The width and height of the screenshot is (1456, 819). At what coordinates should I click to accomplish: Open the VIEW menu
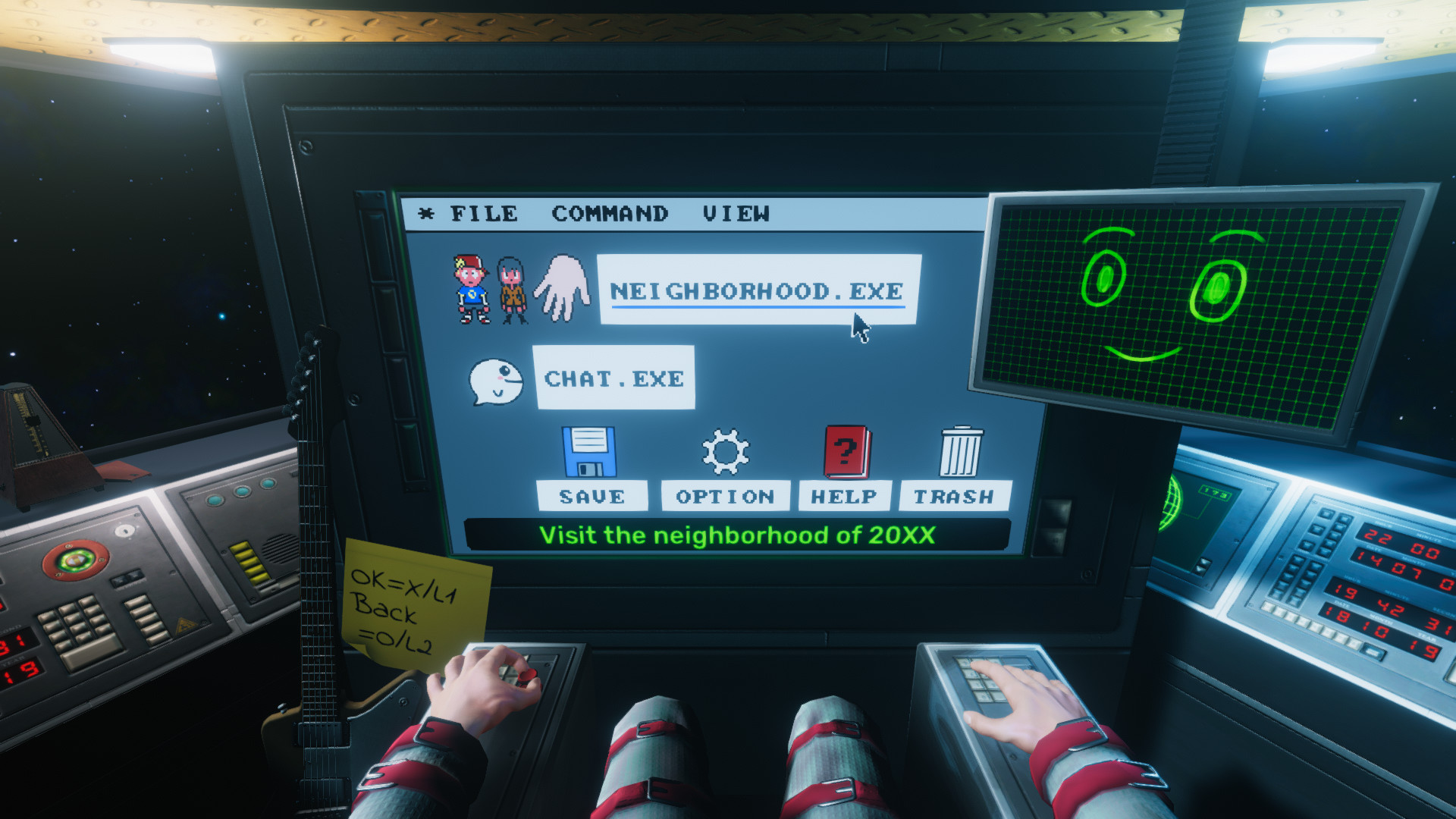click(734, 213)
